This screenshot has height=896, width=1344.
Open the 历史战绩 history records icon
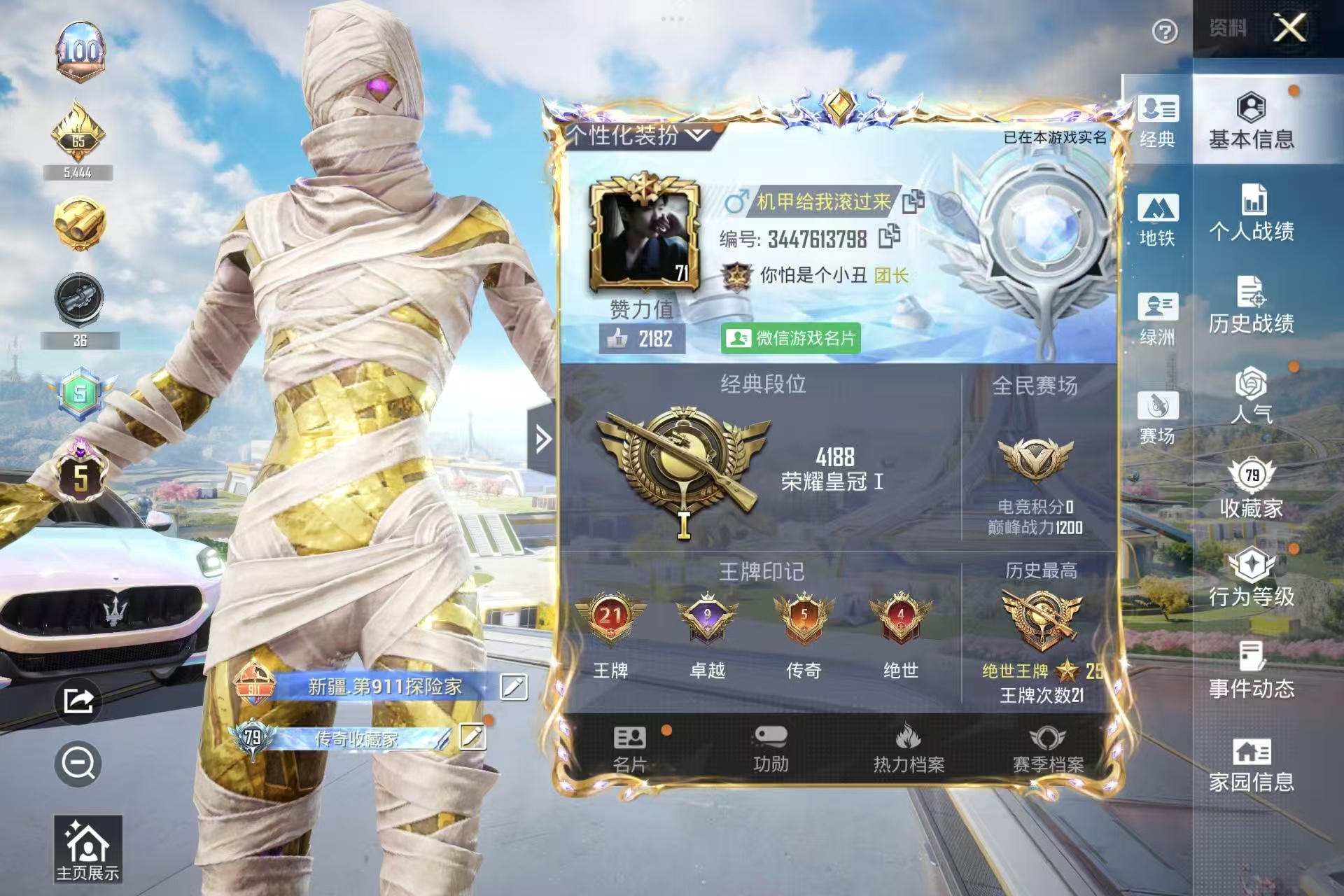(1255, 304)
